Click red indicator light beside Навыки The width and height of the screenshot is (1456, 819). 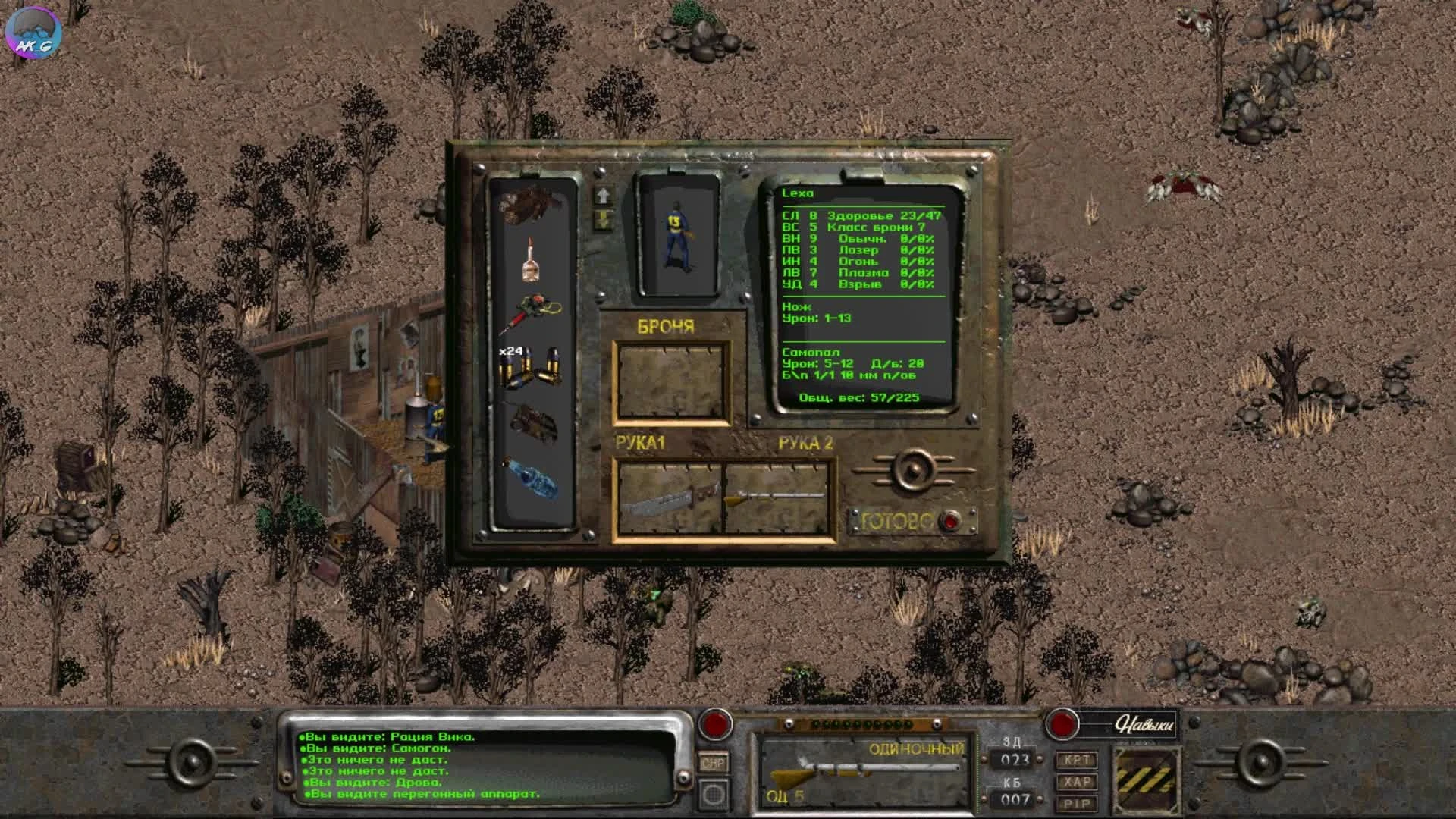tap(1062, 726)
